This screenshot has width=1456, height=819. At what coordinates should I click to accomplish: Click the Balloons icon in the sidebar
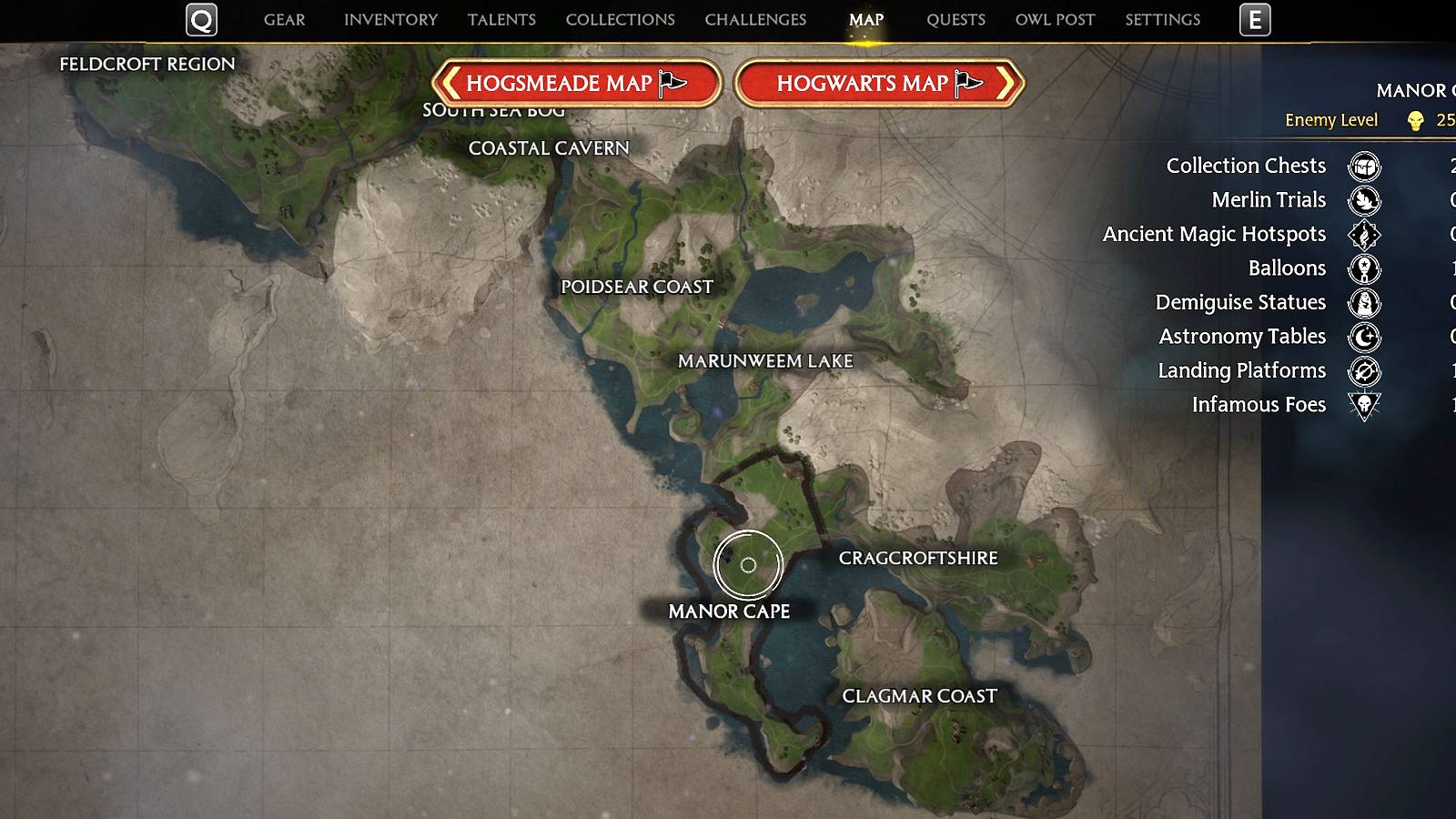point(1362,269)
